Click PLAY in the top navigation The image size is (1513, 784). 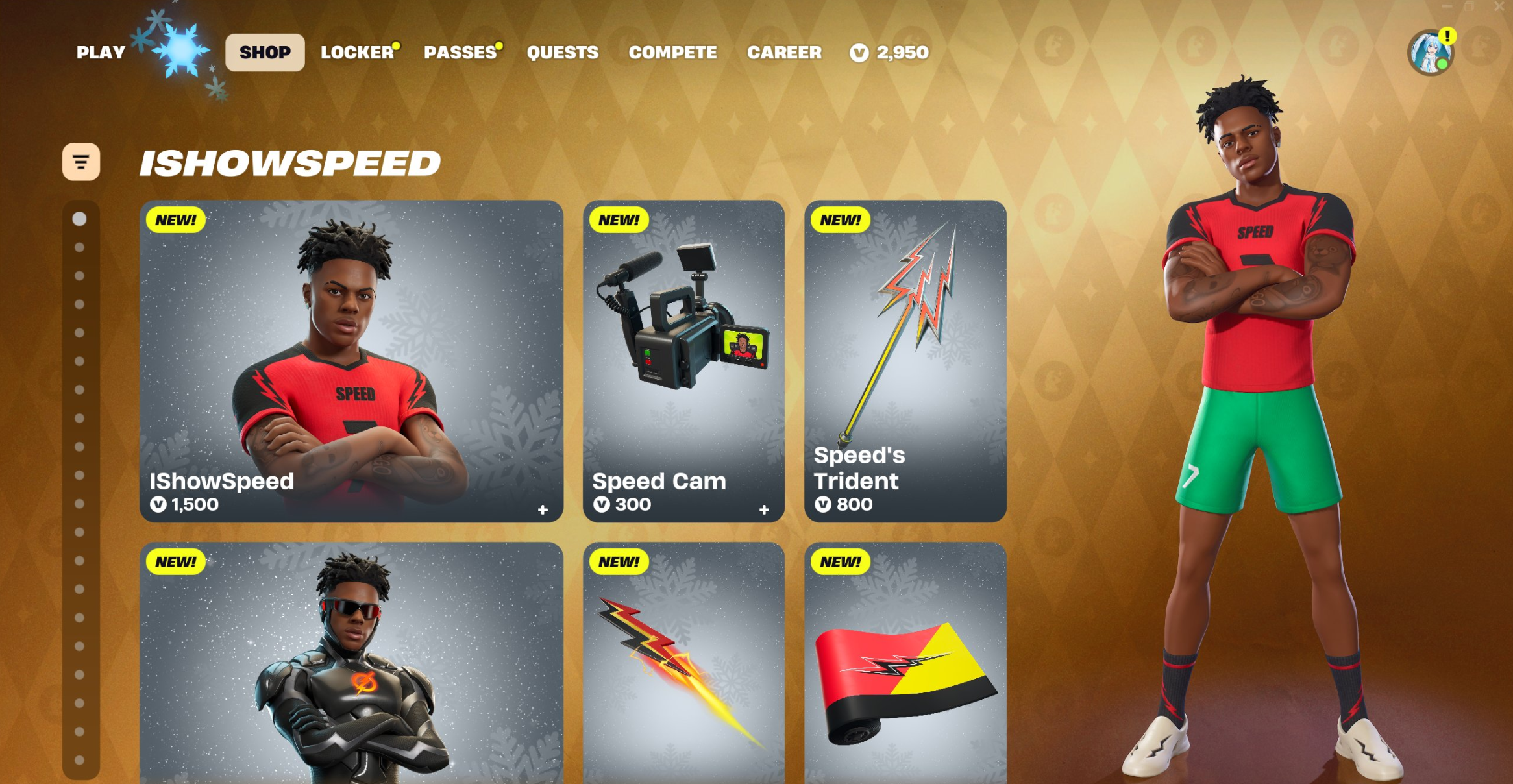tap(100, 53)
